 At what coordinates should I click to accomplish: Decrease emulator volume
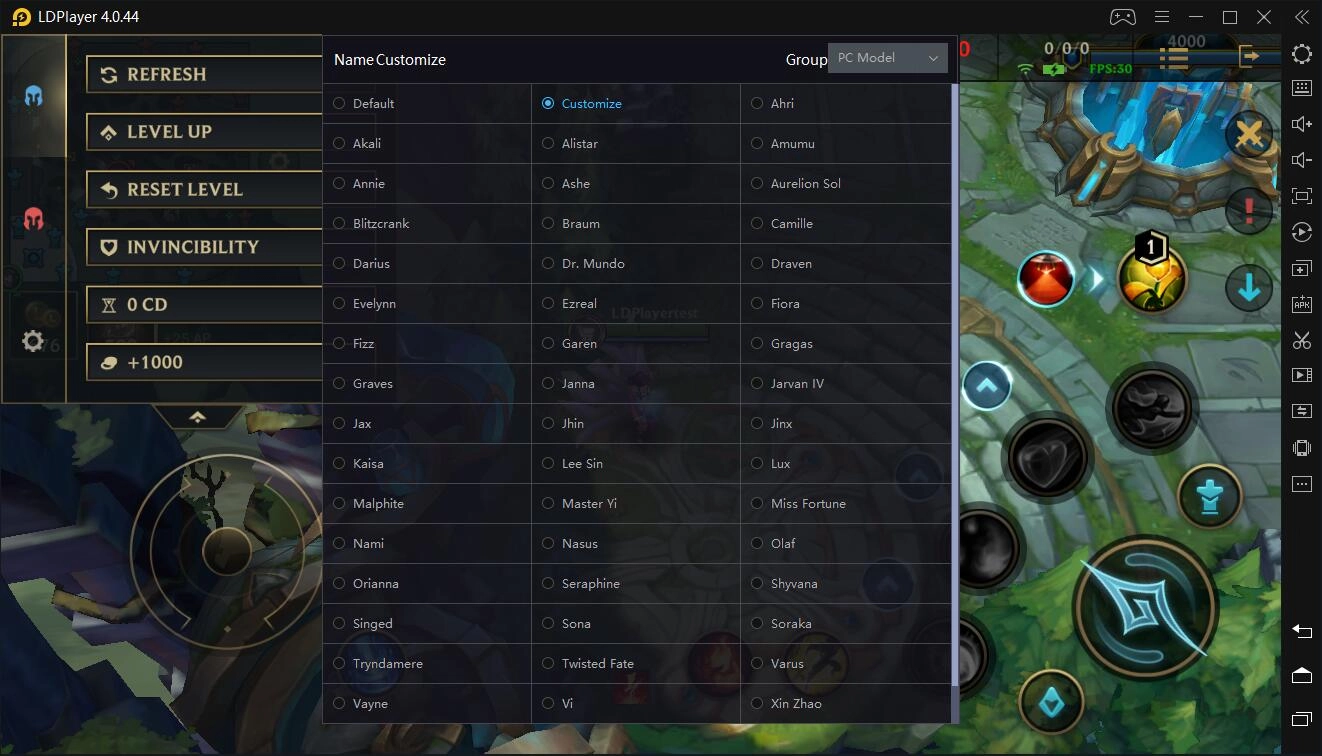[x=1301, y=159]
